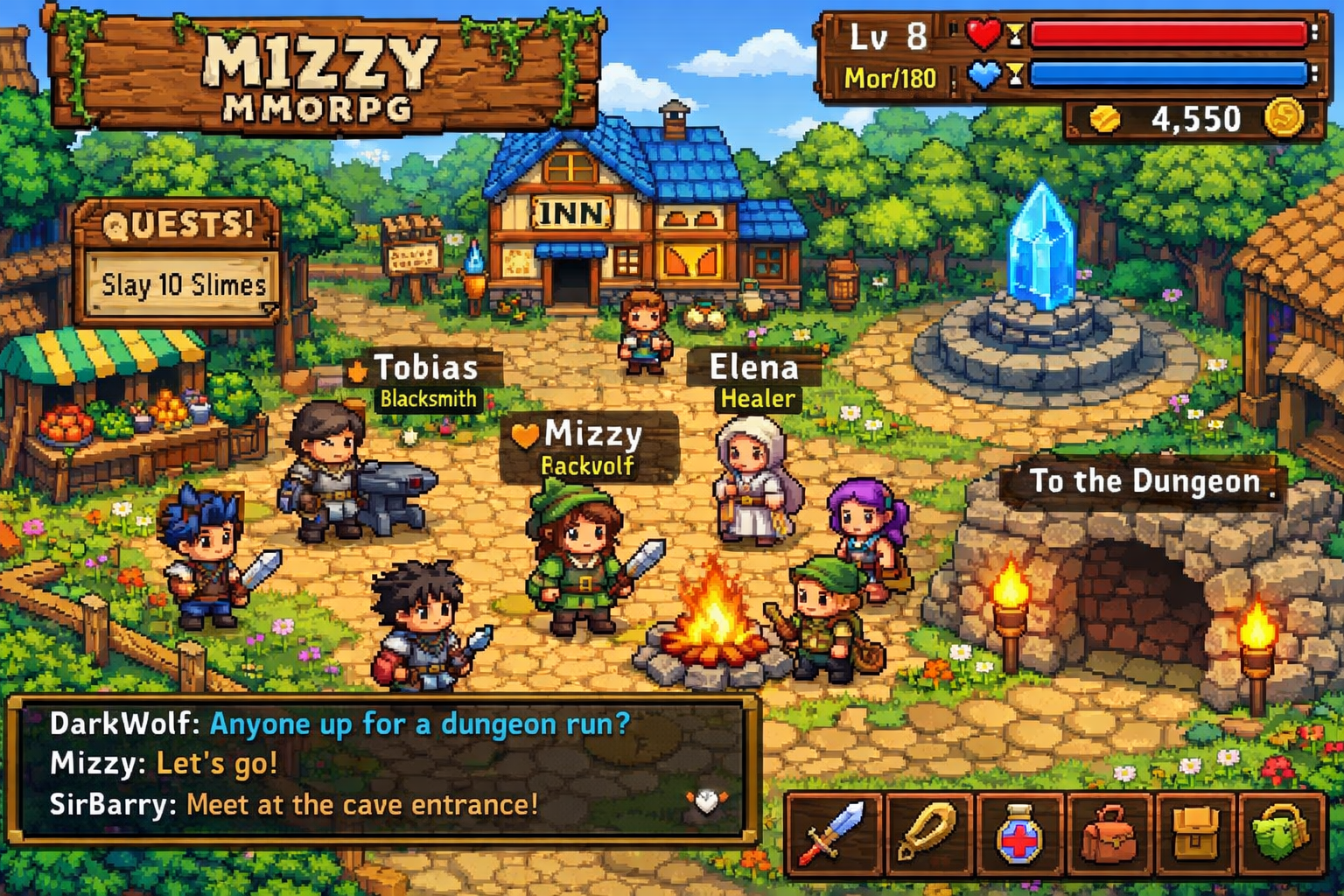Open the brown leather satchel
Image resolution: width=1344 pixels, height=896 pixels.
pyautogui.click(x=1109, y=833)
